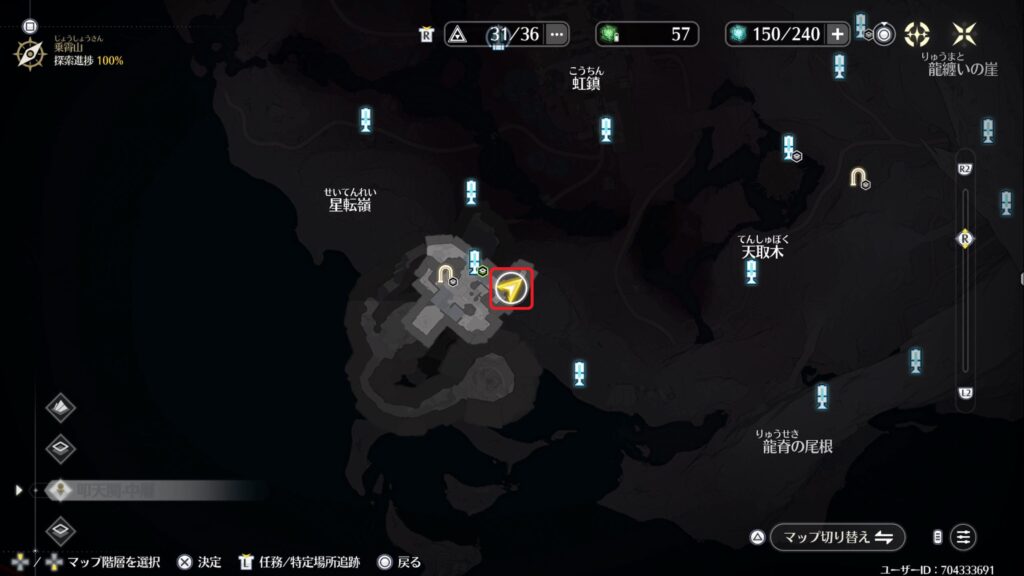The height and width of the screenshot is (576, 1024).
Task: Open the three-dot button beside 31/36
Action: [x=557, y=34]
